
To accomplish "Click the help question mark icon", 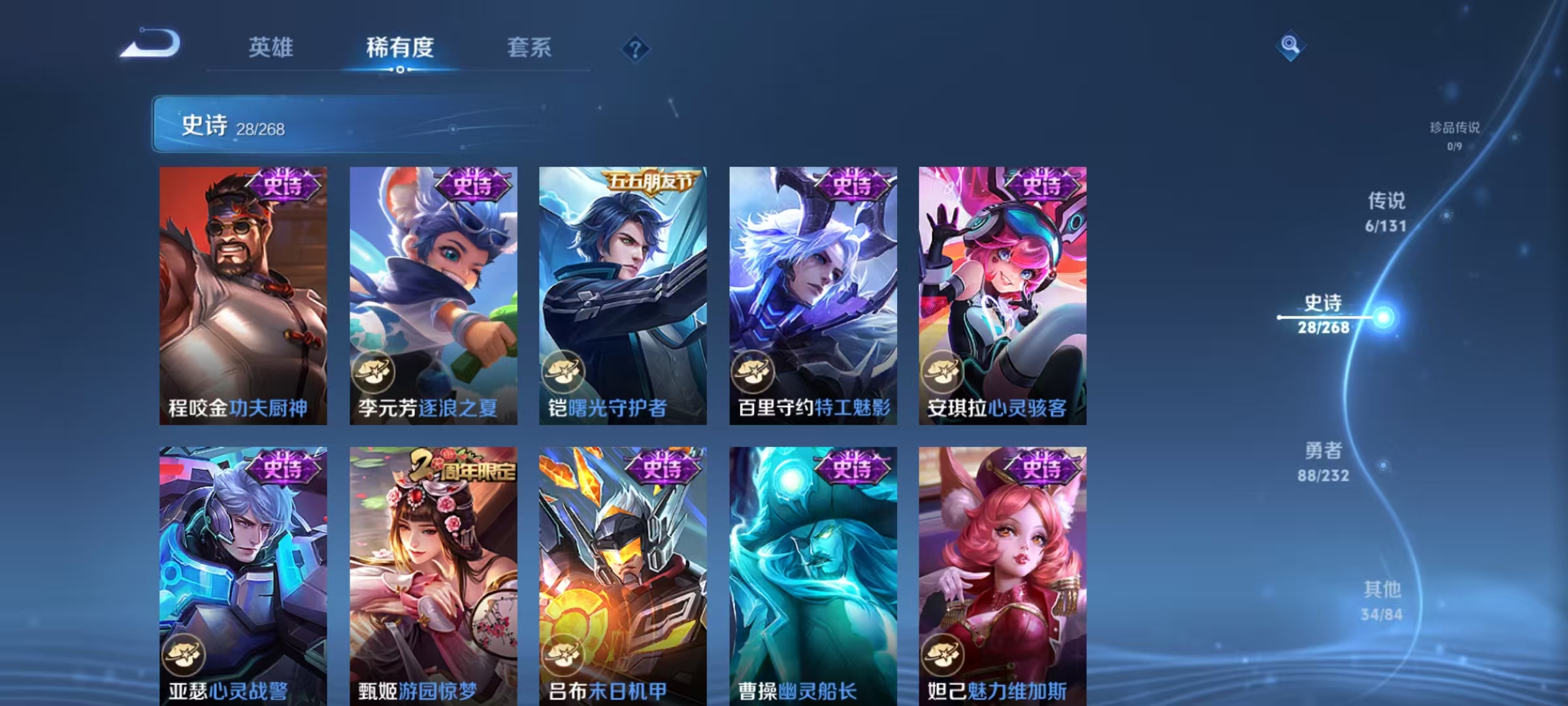I will pyautogui.click(x=636, y=47).
